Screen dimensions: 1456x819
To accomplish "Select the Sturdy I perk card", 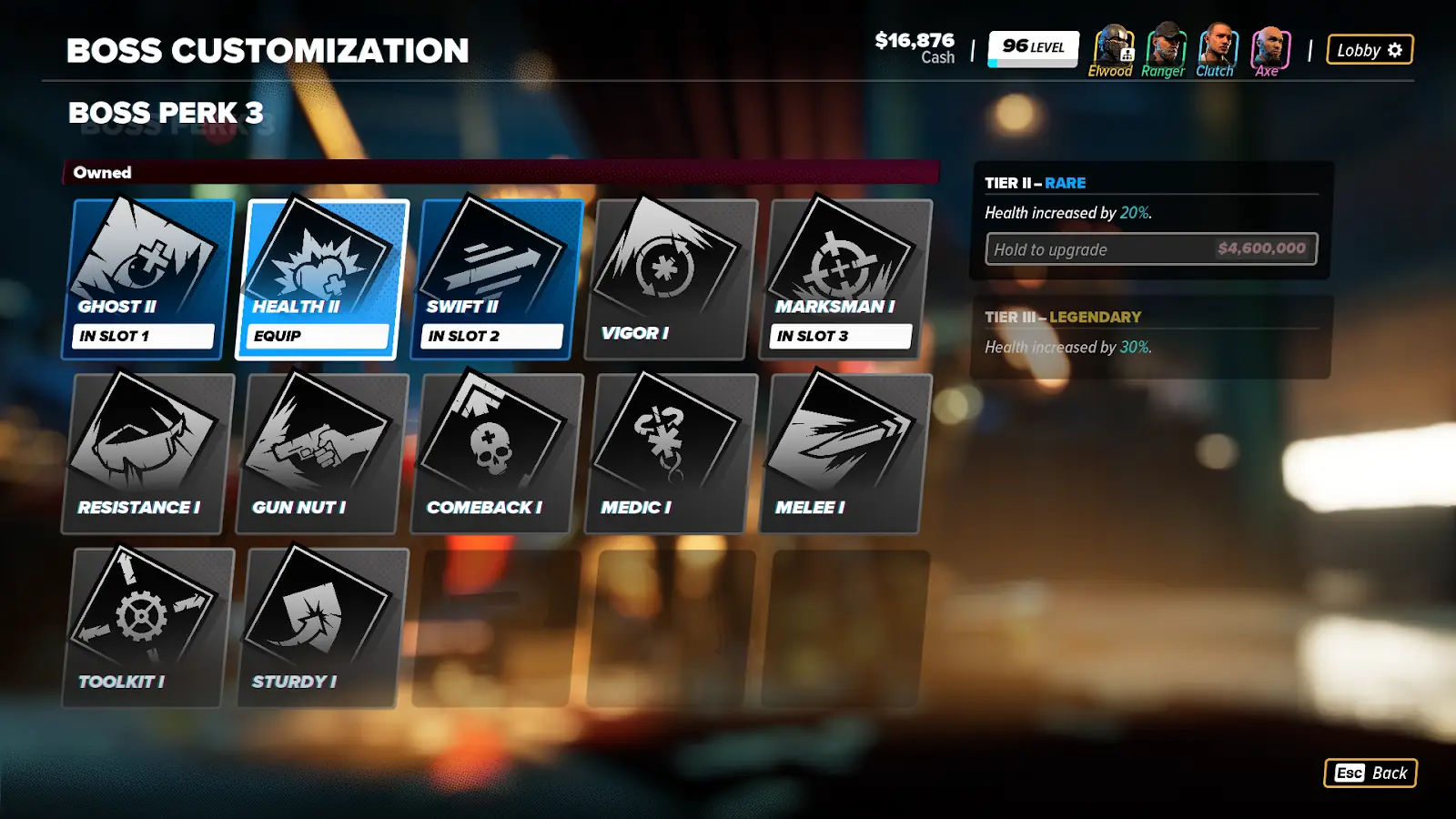I will pos(321,626).
